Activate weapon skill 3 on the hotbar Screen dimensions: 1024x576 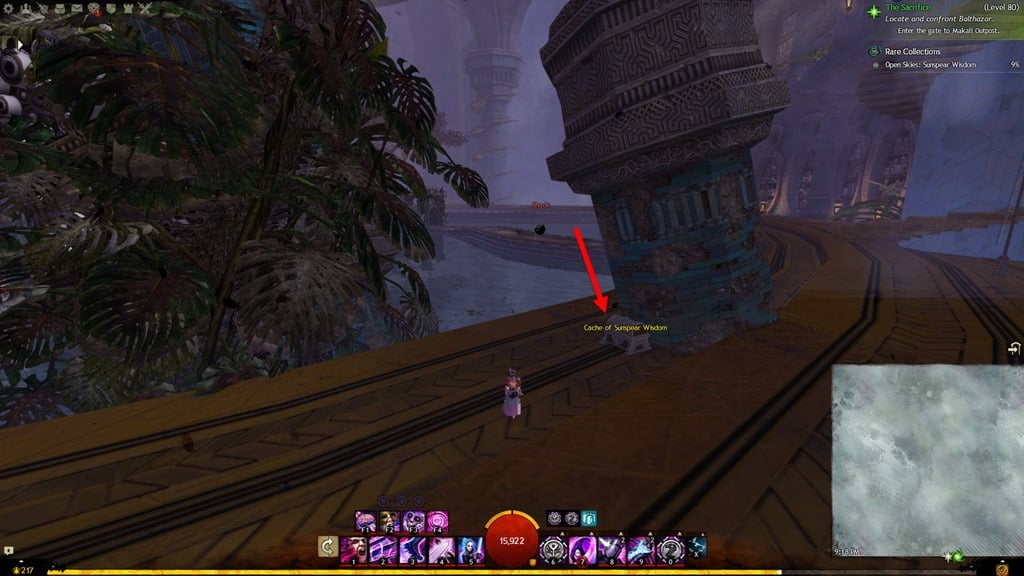(x=412, y=549)
